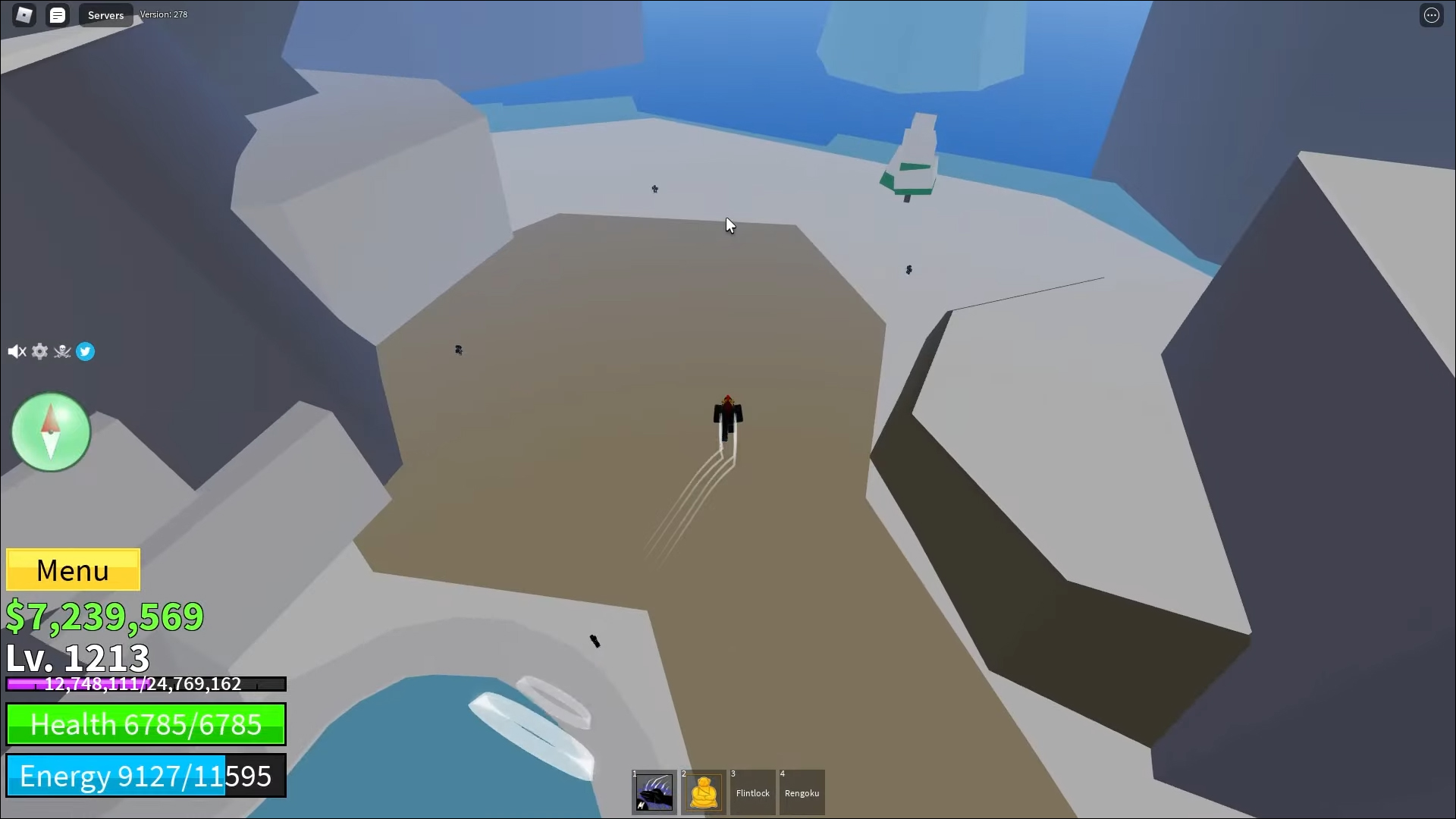This screenshot has width=1456, height=819.
Task: Equip the Flintlock in slot 3
Action: coord(752,791)
